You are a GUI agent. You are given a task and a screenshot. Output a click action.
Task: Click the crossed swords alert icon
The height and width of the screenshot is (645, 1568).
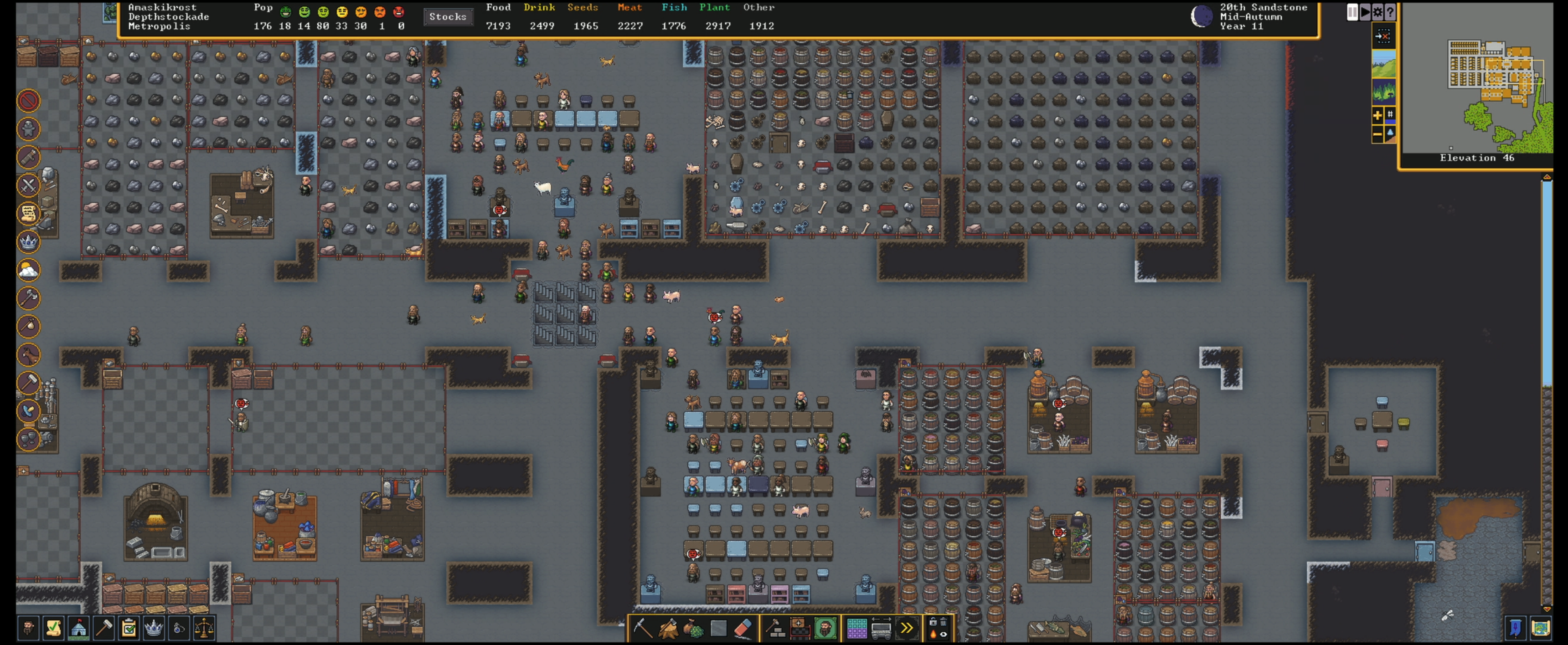(x=28, y=185)
